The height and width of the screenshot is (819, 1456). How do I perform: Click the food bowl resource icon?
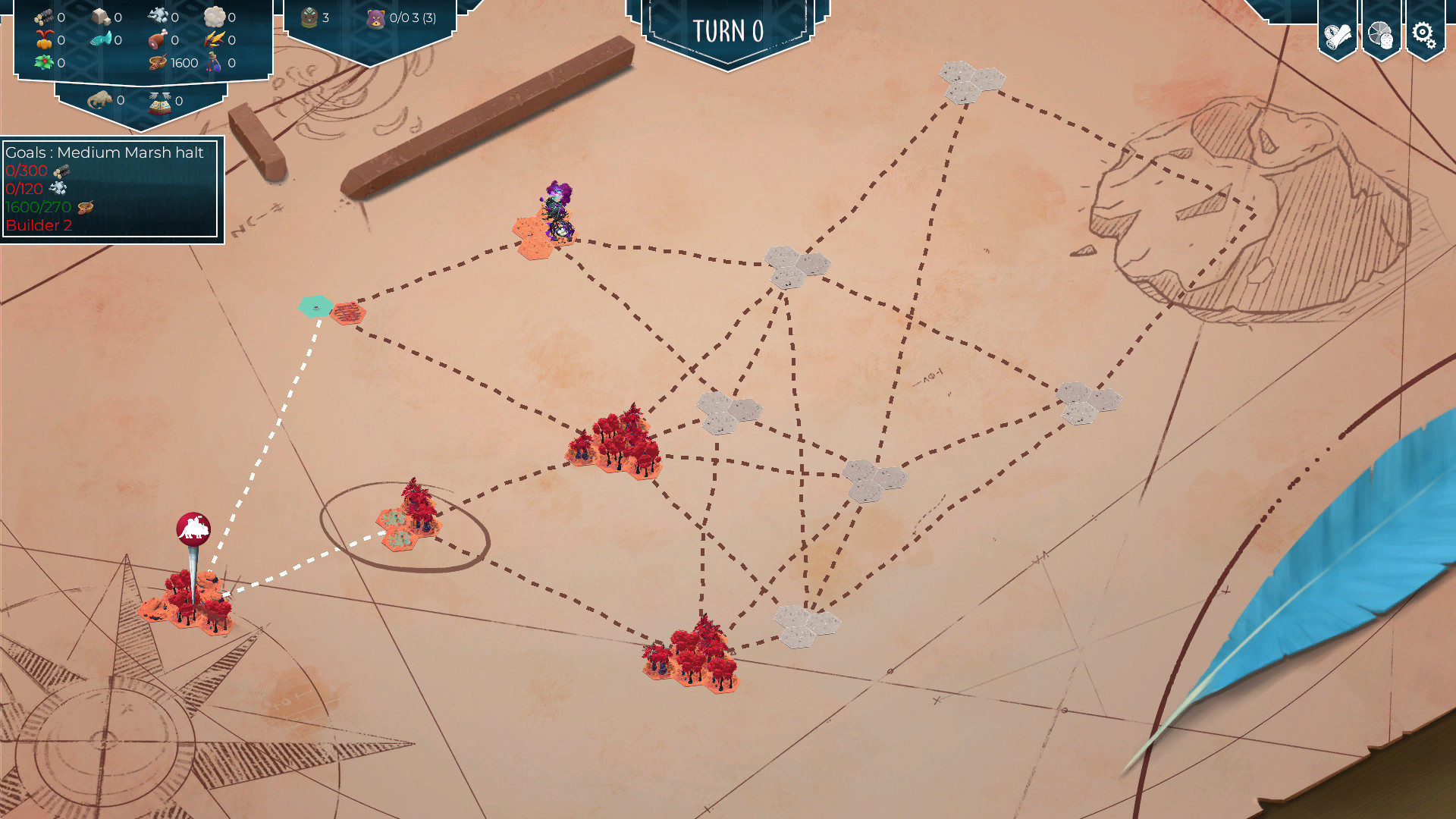158,63
